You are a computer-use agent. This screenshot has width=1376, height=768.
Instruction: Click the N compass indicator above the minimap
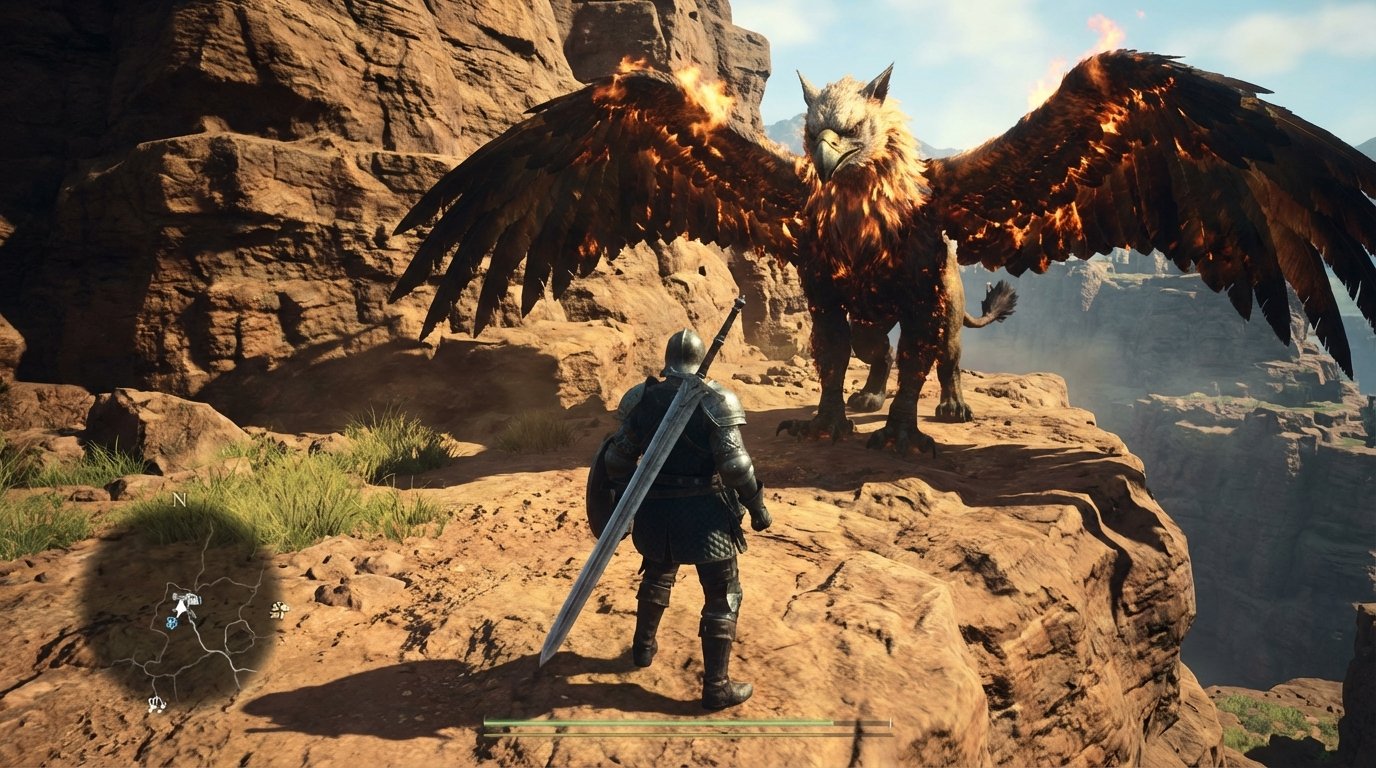178,500
